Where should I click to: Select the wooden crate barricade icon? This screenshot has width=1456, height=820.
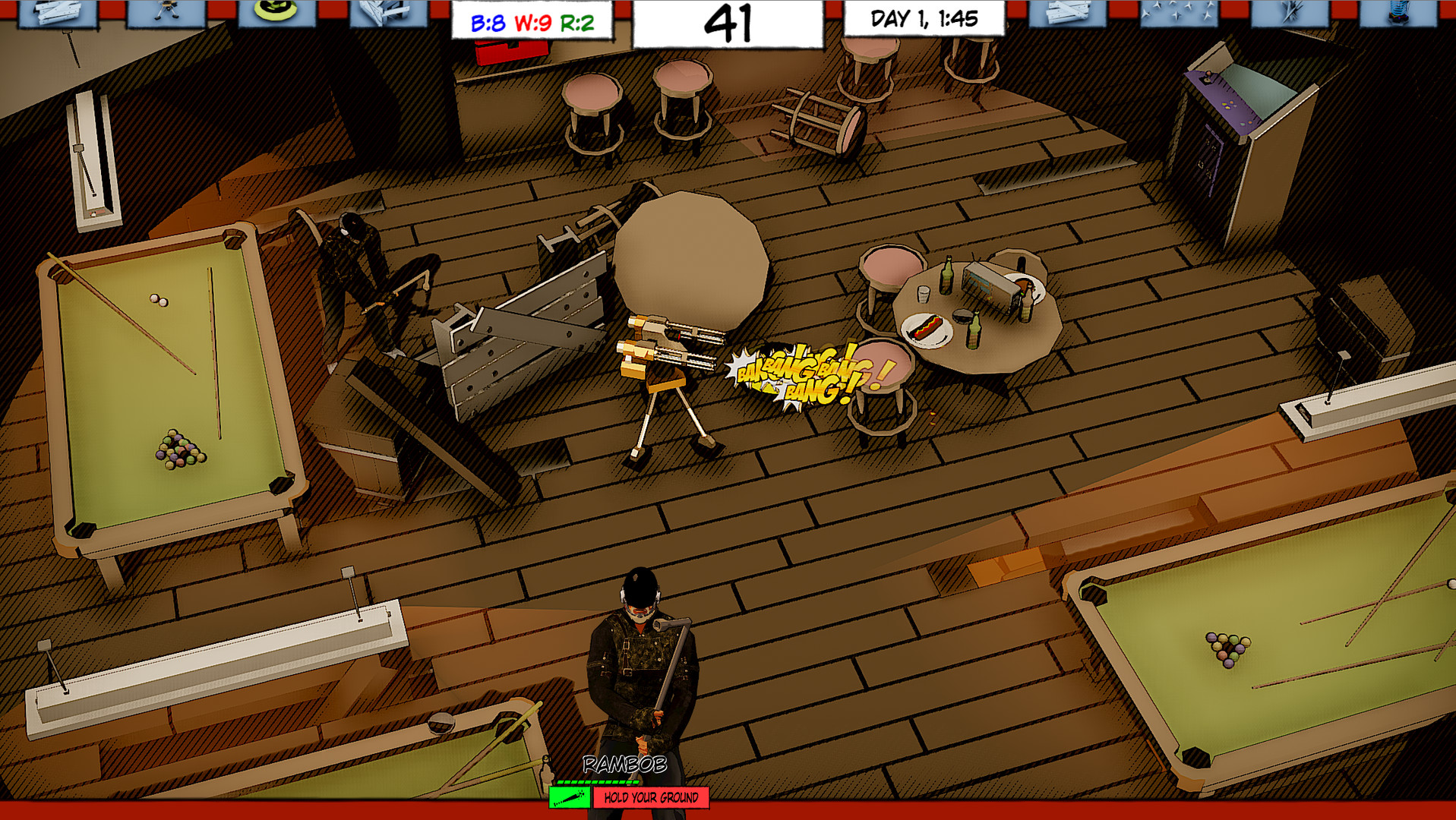pos(389,14)
